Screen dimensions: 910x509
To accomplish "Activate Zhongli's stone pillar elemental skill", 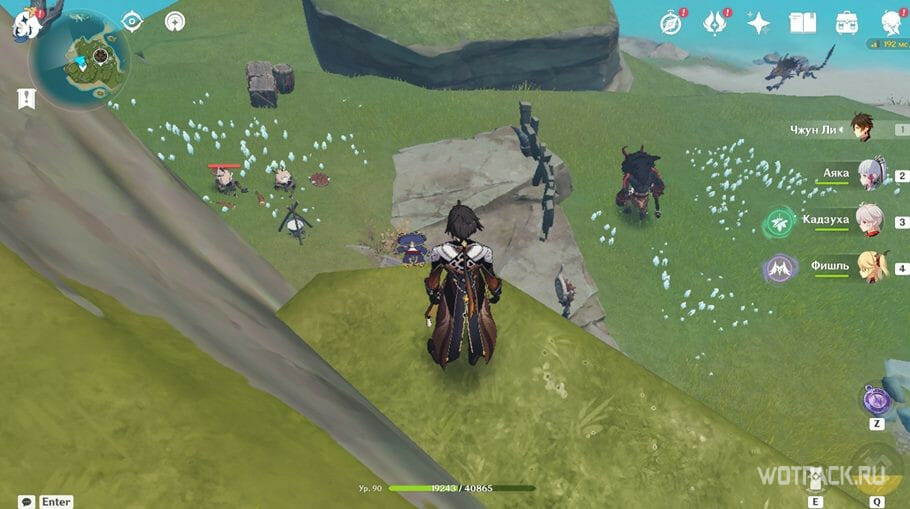I will pyautogui.click(x=815, y=480).
